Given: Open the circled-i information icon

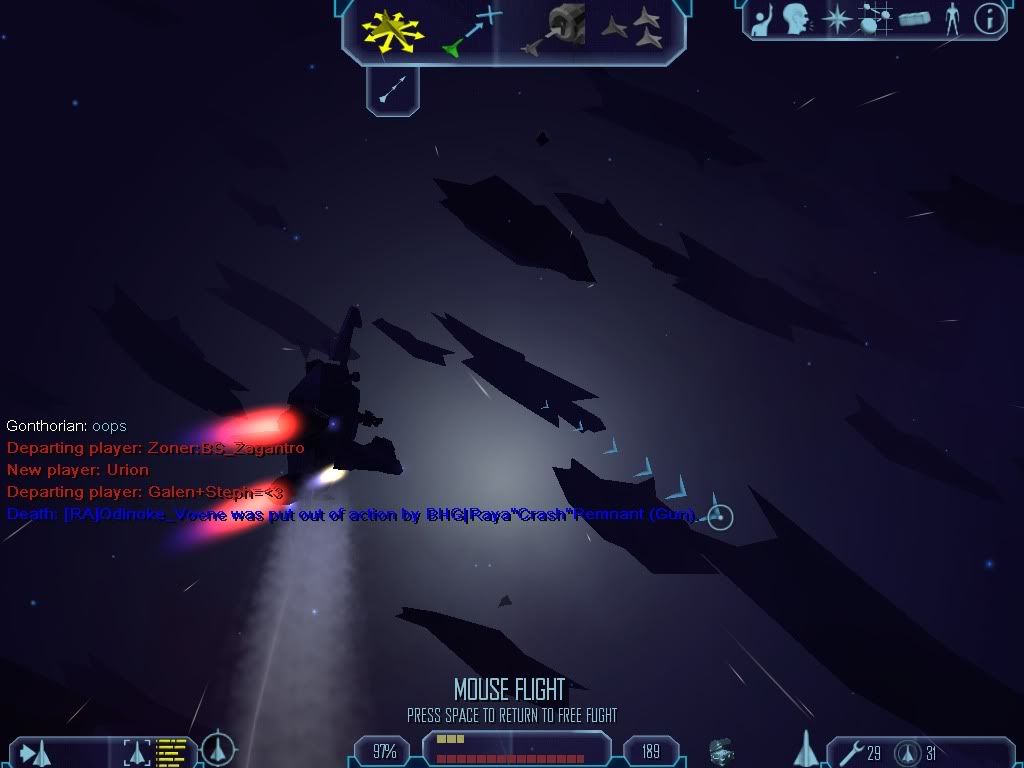Looking at the screenshot, I should tap(989, 19).
